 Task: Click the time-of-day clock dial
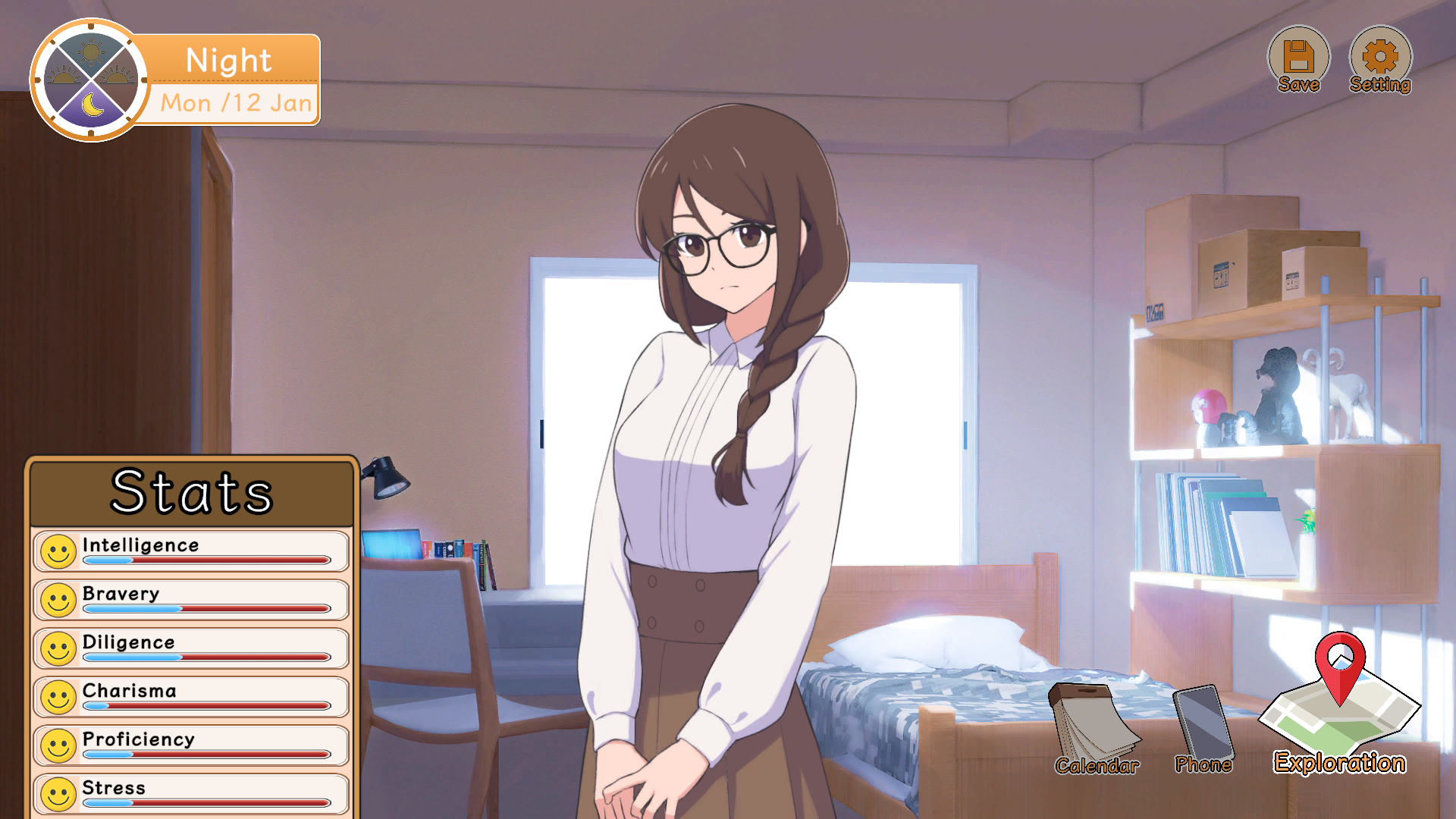tap(91, 80)
